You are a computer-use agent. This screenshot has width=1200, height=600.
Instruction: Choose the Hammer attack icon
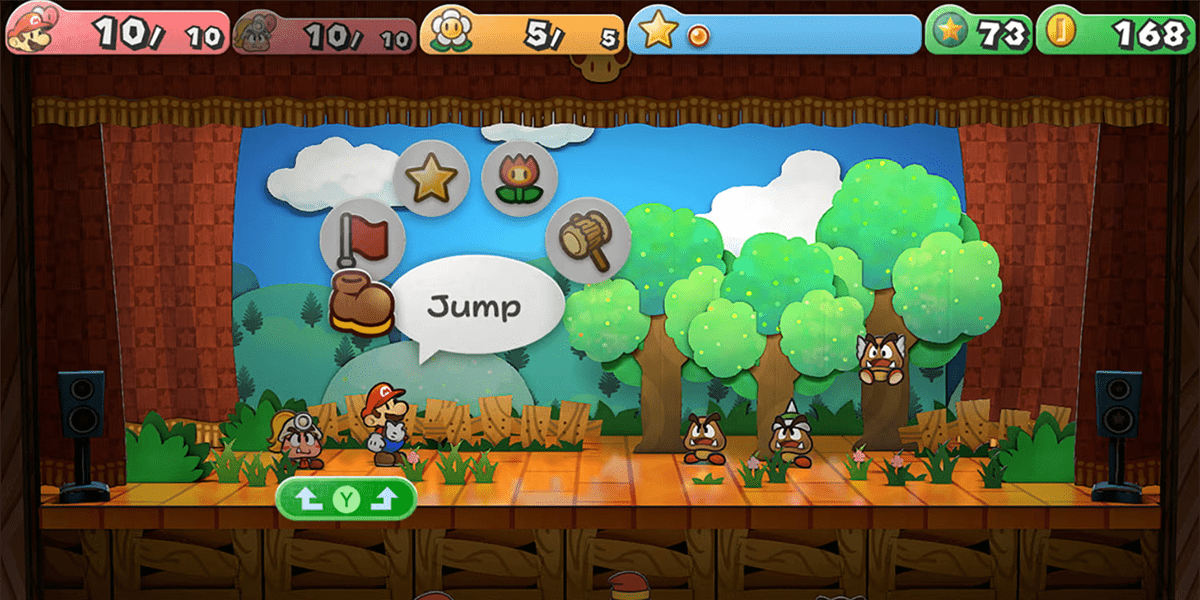(x=587, y=240)
